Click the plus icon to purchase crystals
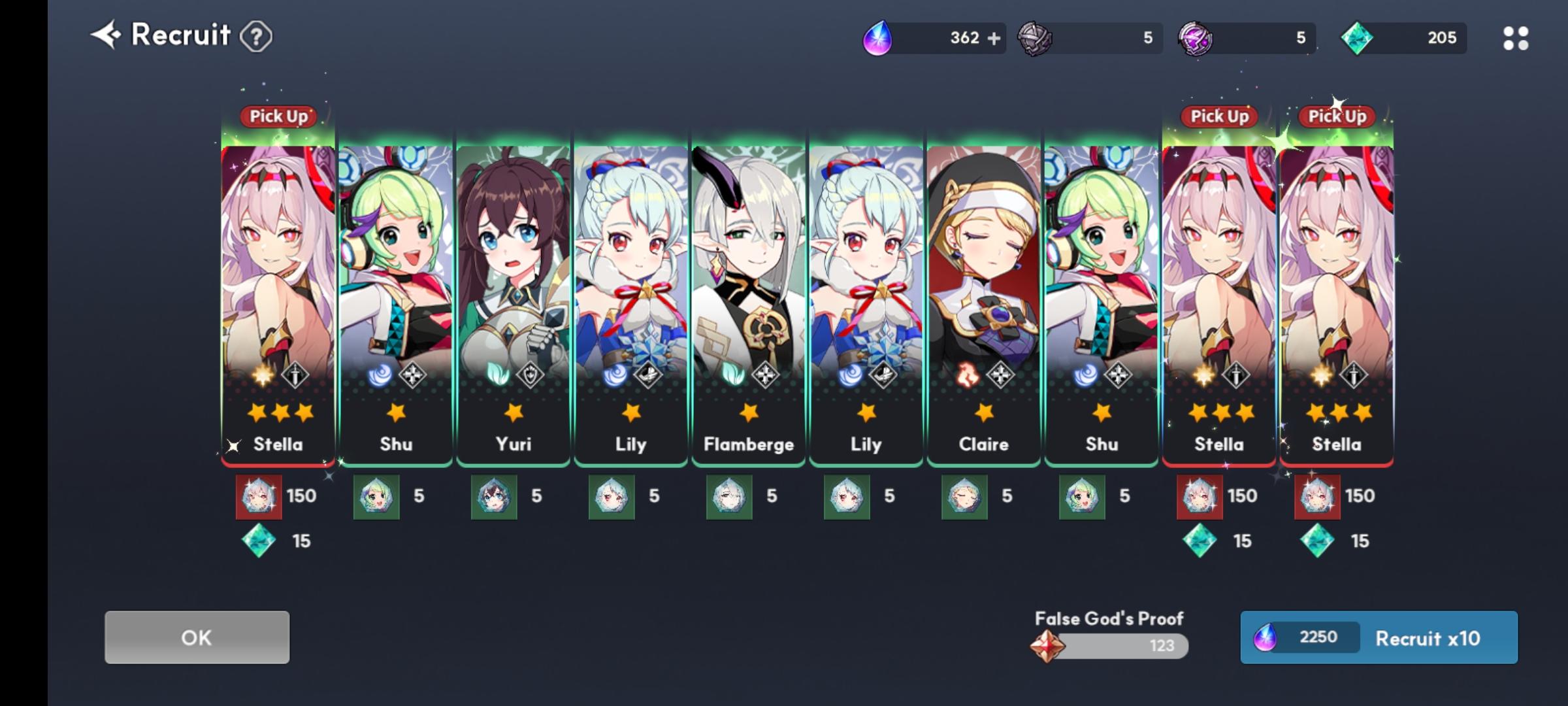This screenshot has height=706, width=1568. (996, 38)
